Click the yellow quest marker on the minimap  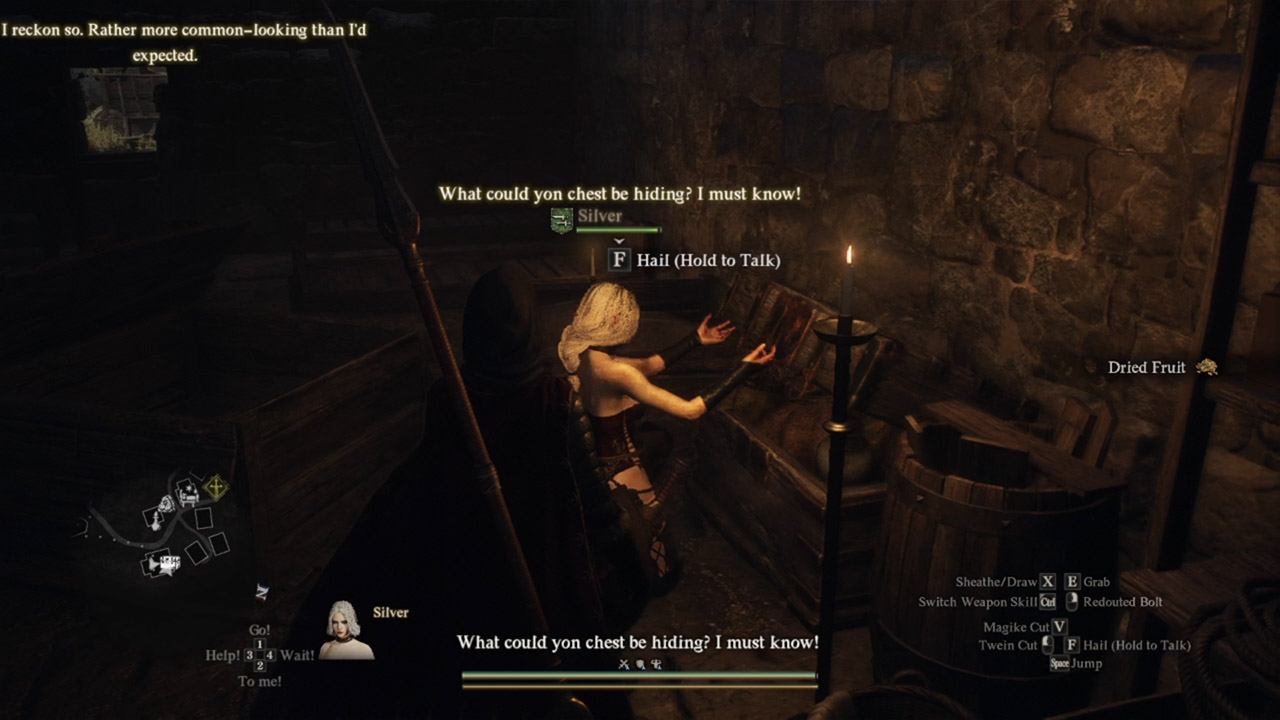pyautogui.click(x=214, y=487)
